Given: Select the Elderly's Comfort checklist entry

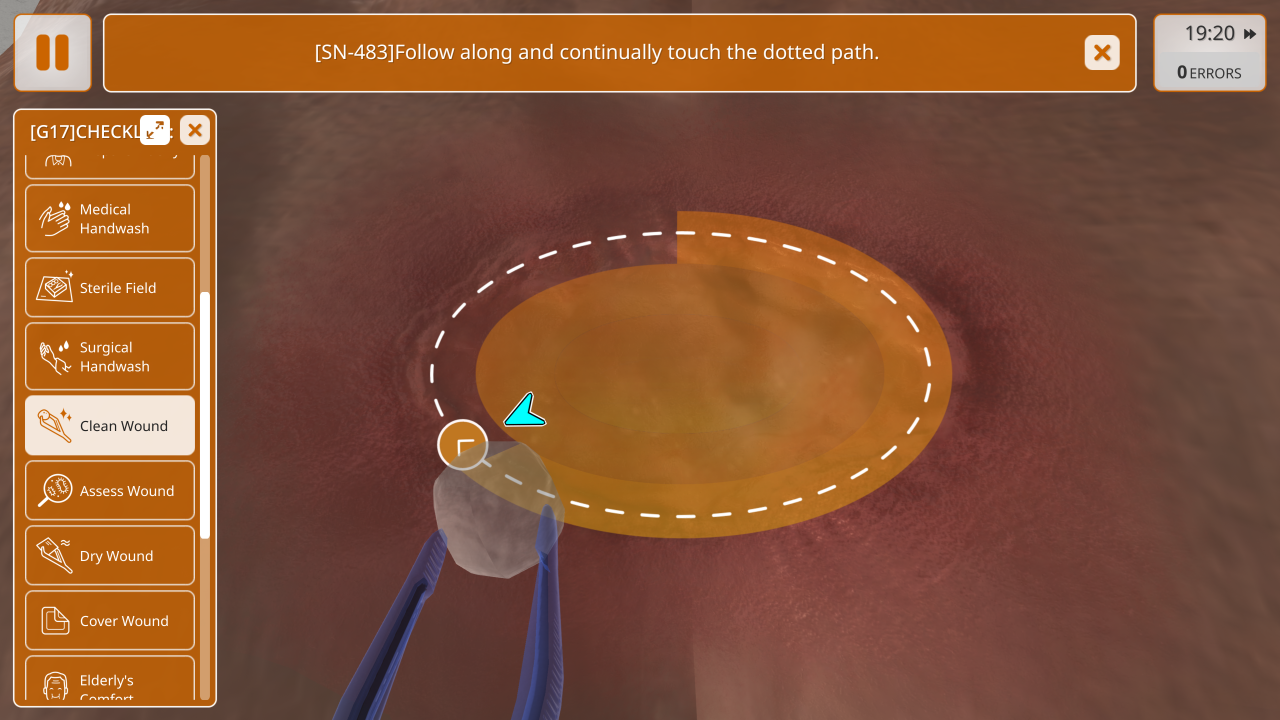Looking at the screenshot, I should coord(110,682).
